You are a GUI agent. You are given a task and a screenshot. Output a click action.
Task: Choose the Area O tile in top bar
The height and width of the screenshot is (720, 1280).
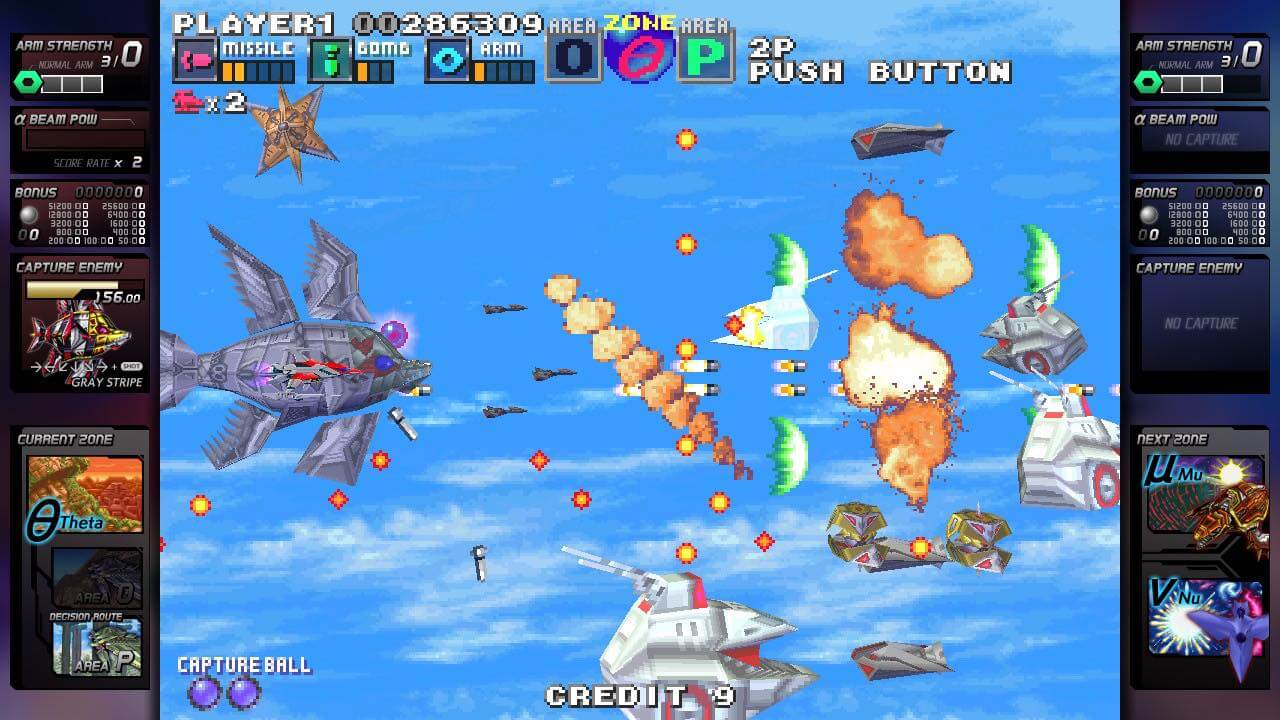point(573,58)
